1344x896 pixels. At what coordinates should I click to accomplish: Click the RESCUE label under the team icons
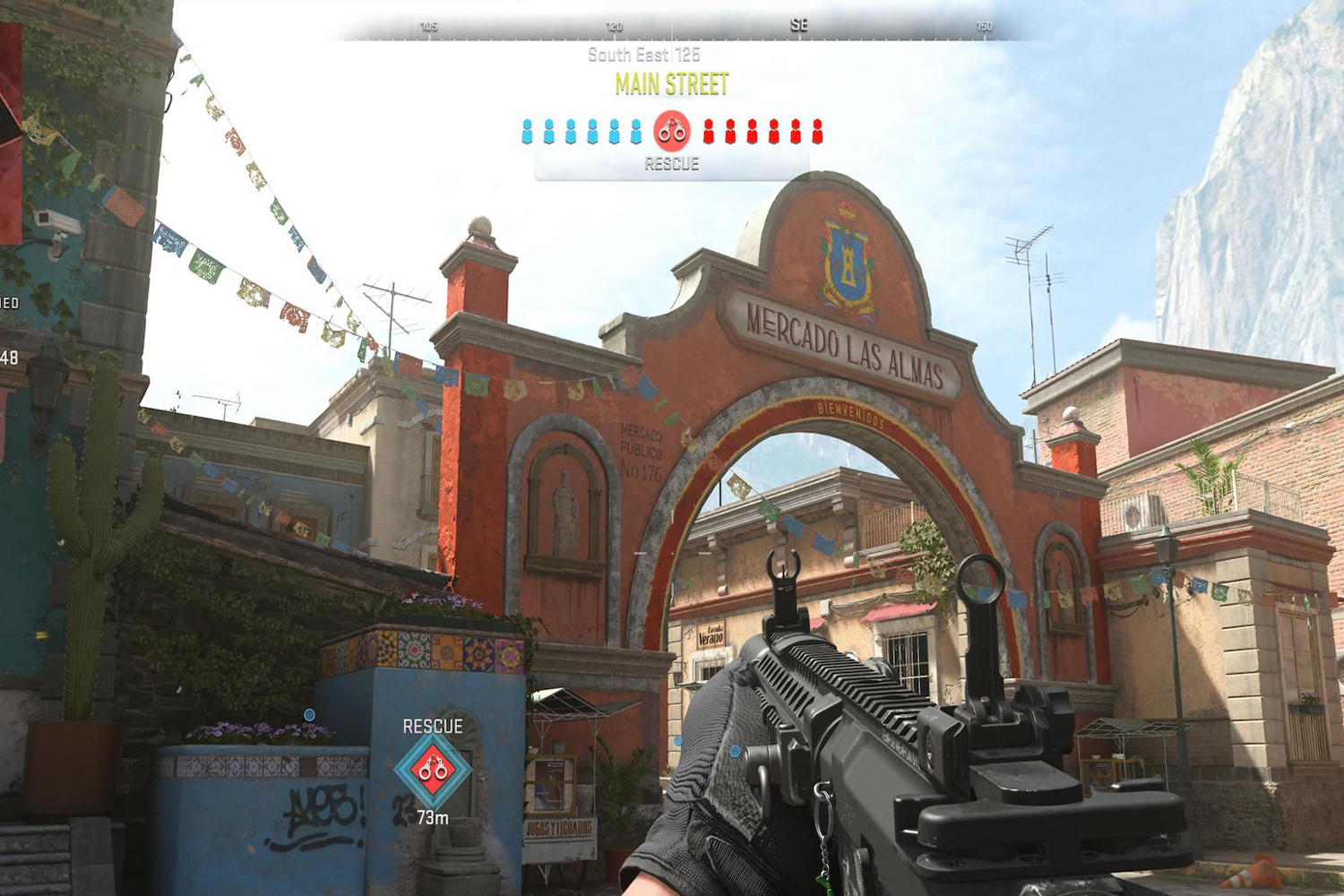[x=671, y=164]
